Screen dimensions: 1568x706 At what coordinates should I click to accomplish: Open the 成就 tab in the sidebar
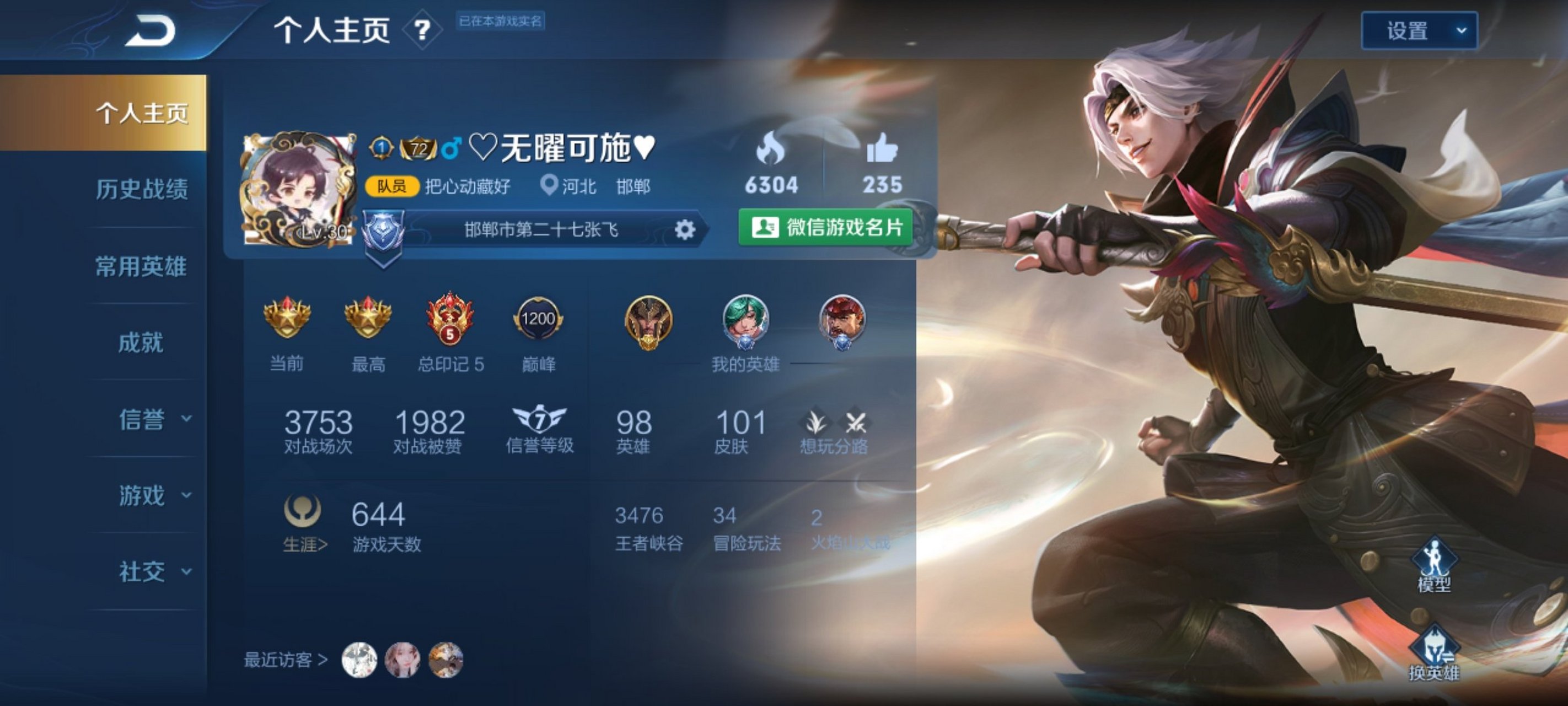tap(141, 343)
